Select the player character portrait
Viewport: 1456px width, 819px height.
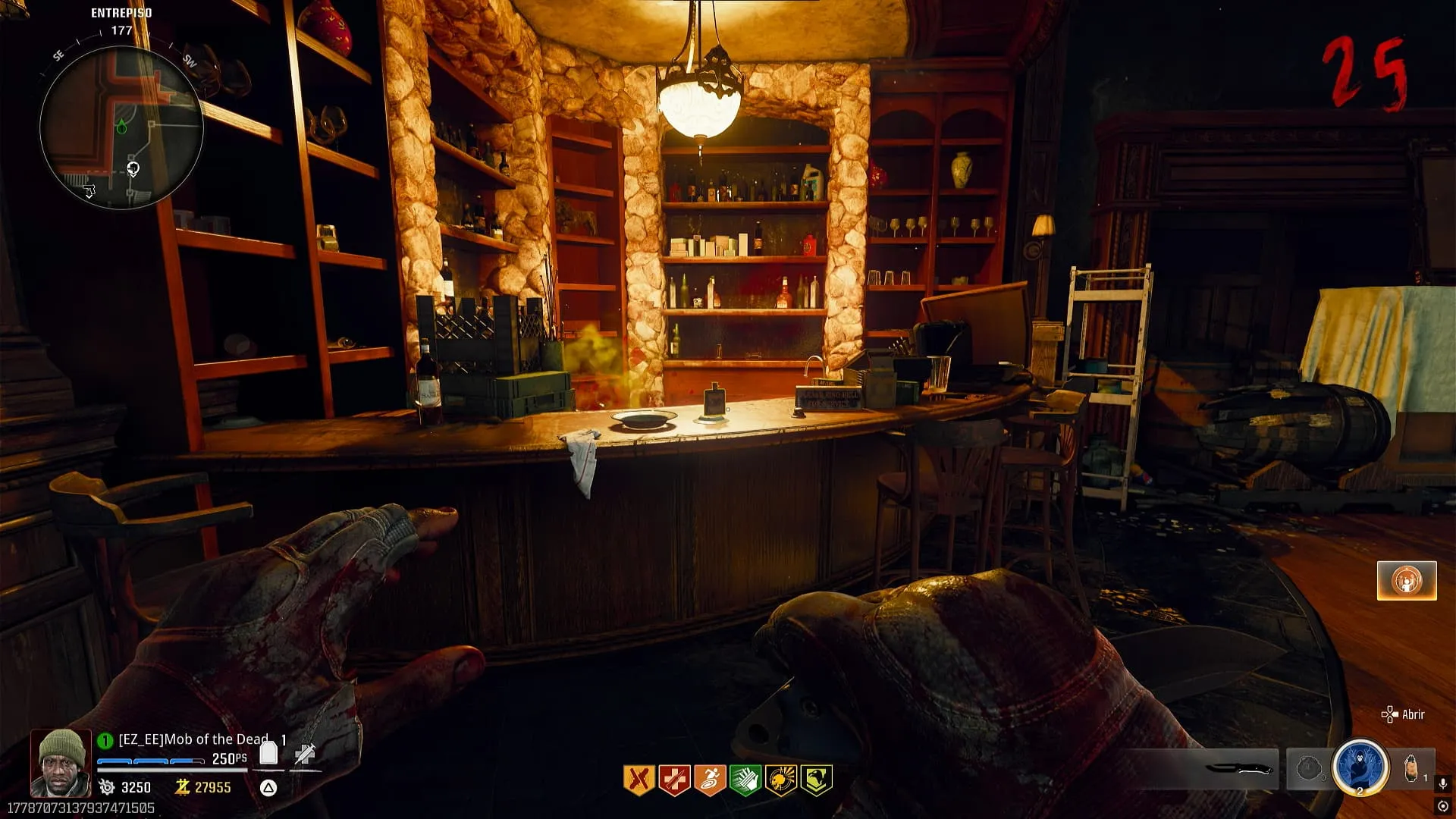(x=61, y=763)
